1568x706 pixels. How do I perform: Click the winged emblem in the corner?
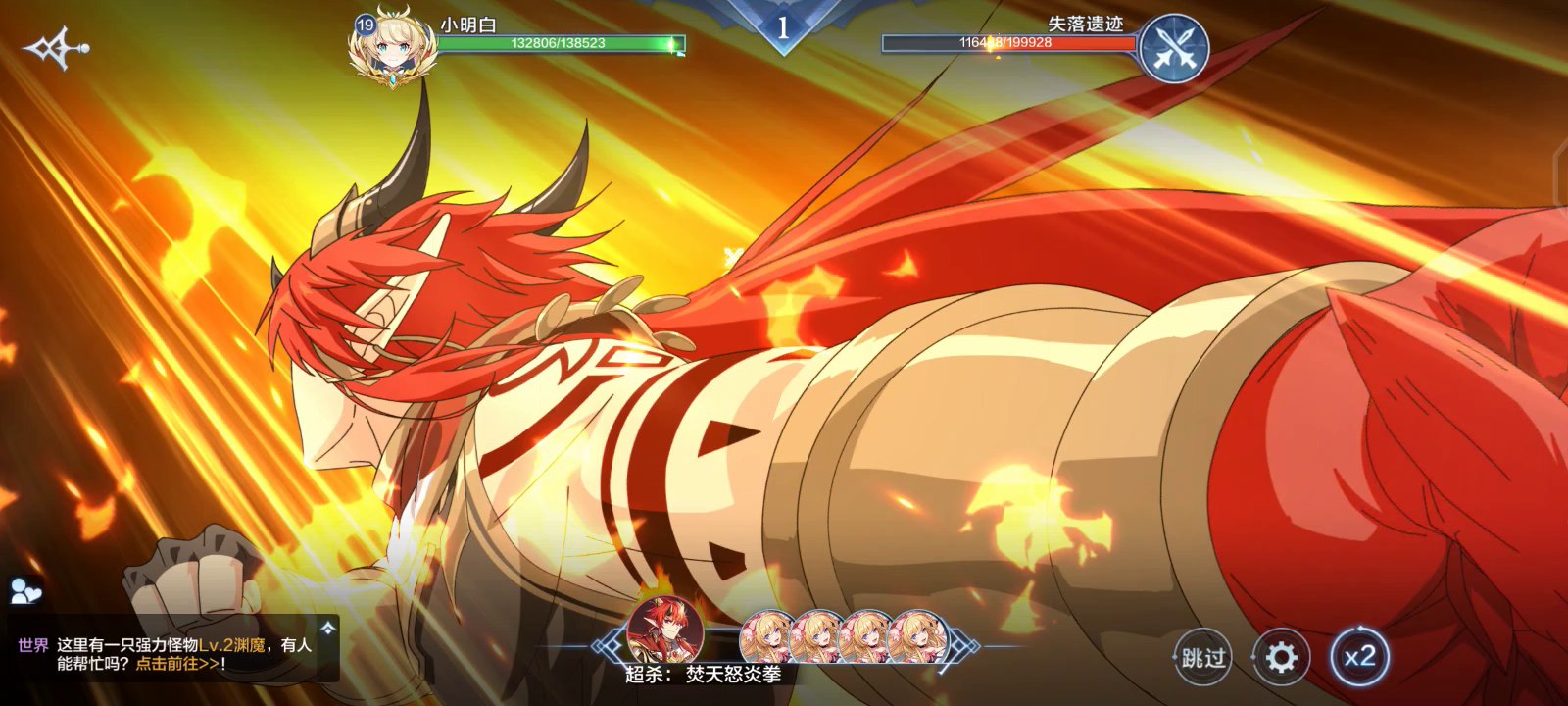coord(55,49)
